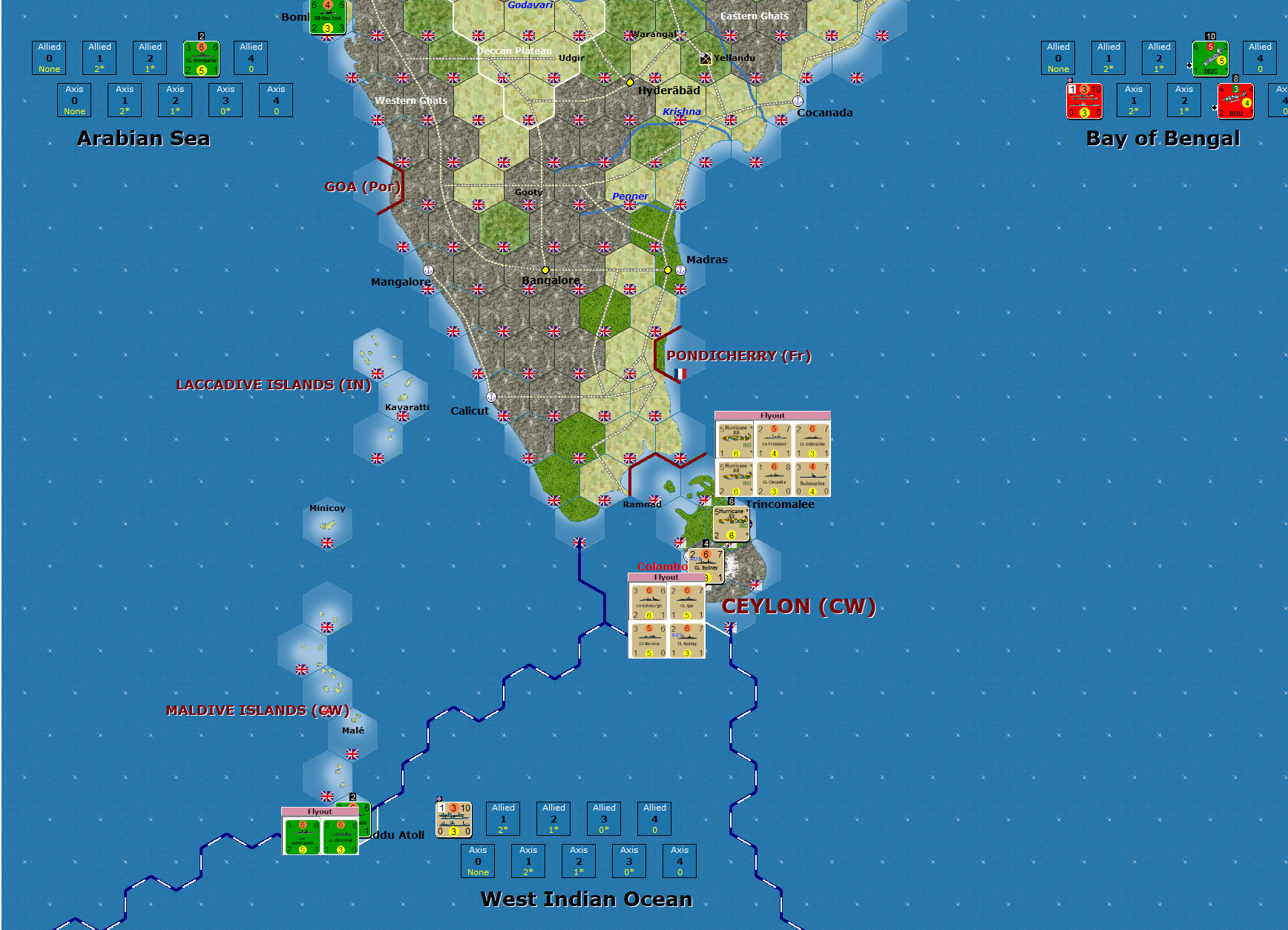The width and height of the screenshot is (1288, 930).
Task: Click the tan fleet counter near West Indian Ocean boxes
Action: pyautogui.click(x=454, y=819)
